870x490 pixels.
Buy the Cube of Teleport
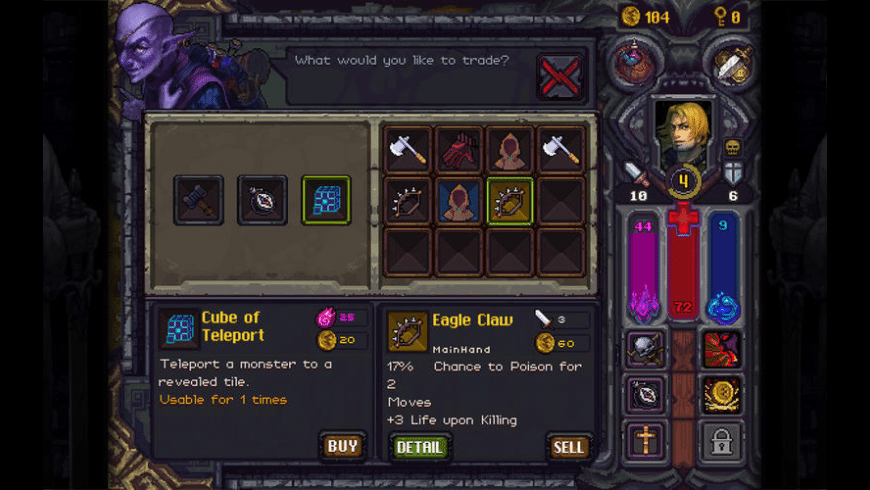click(x=342, y=446)
